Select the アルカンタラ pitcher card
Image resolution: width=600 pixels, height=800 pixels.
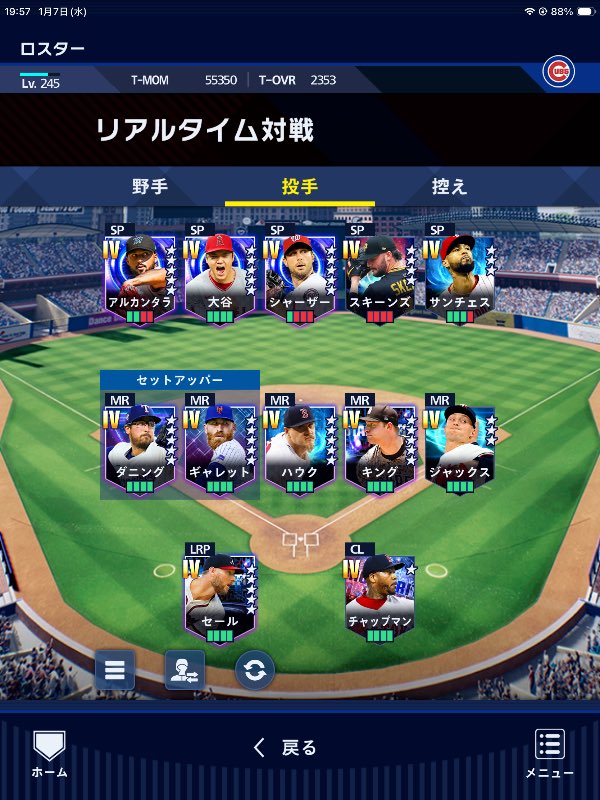point(139,277)
